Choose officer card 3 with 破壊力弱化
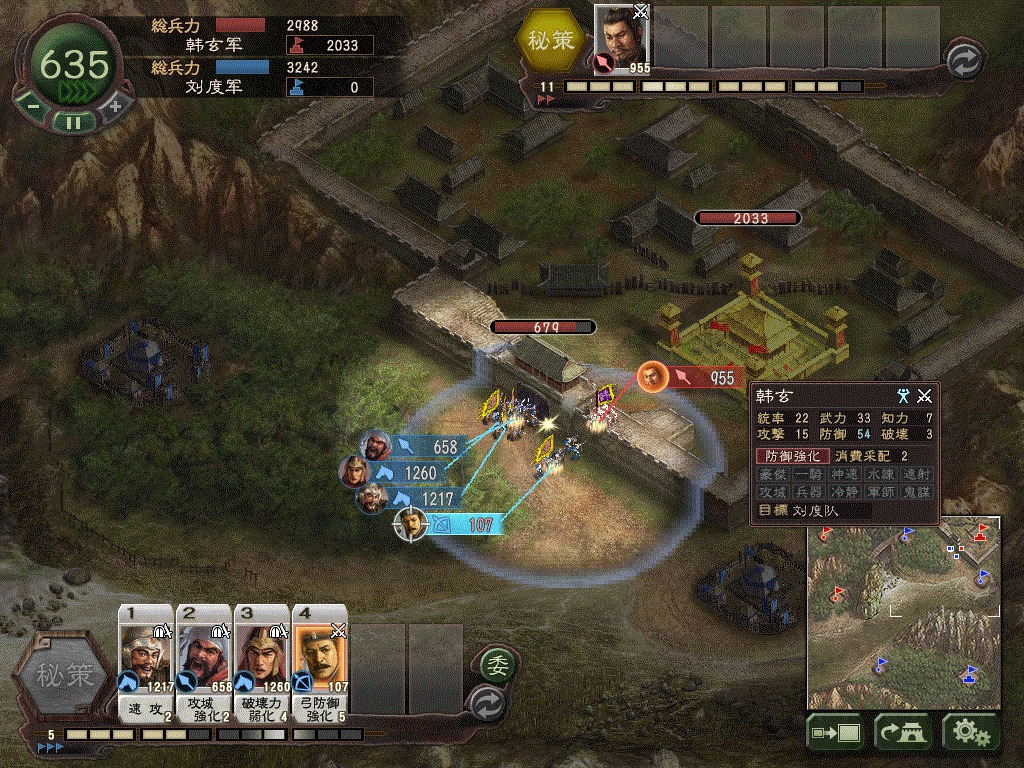Image resolution: width=1024 pixels, height=768 pixels. click(262, 663)
